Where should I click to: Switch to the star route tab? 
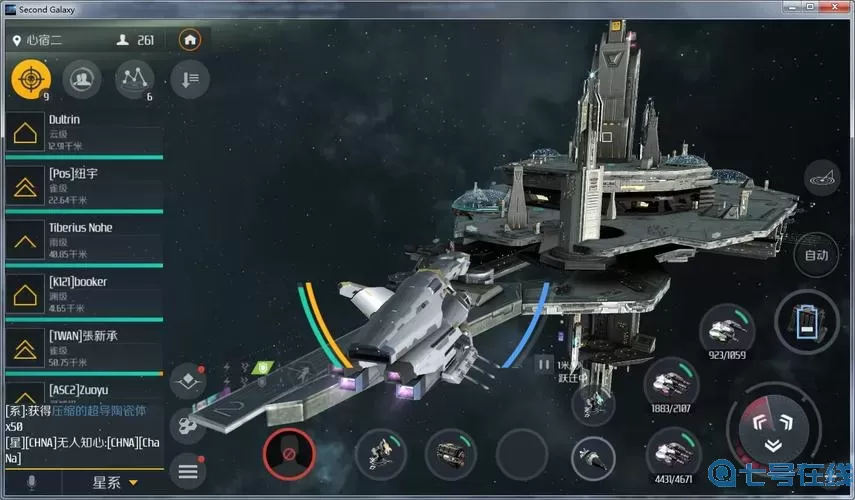(134, 78)
